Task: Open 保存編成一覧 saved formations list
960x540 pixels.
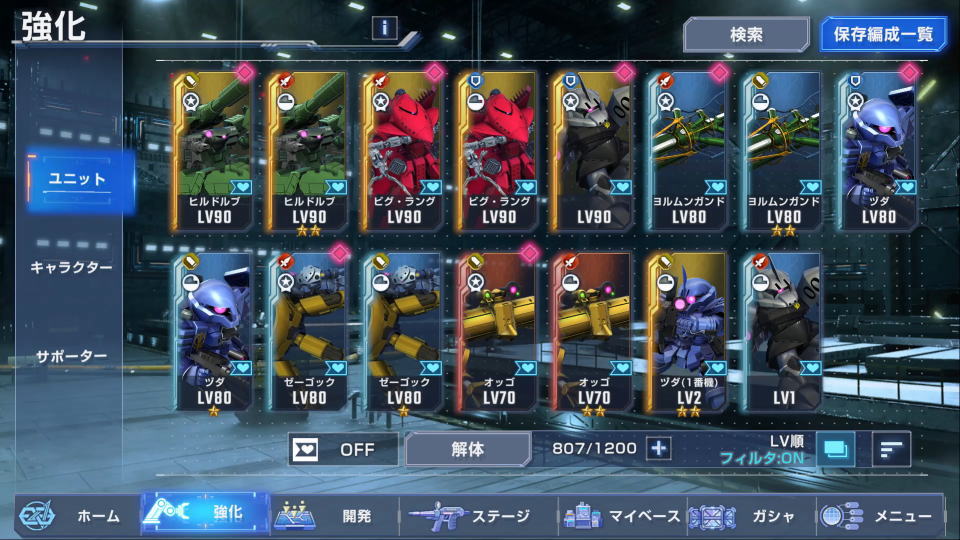Action: click(883, 34)
